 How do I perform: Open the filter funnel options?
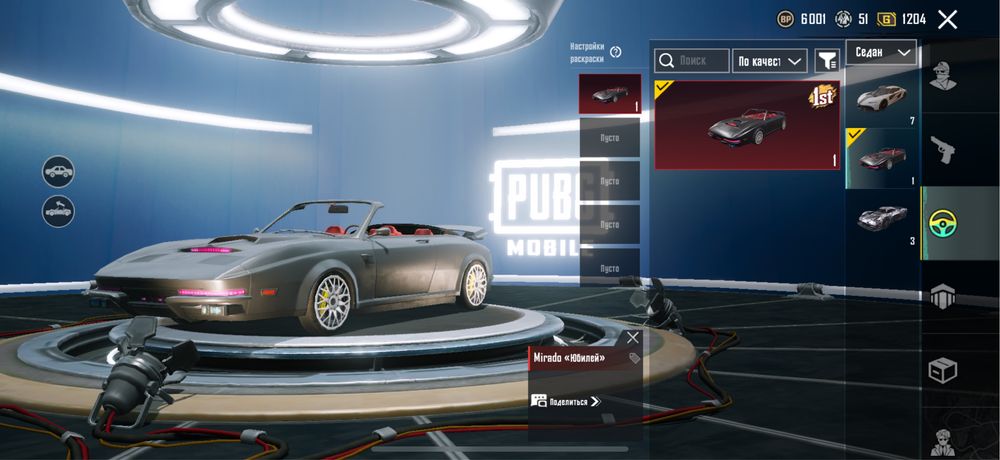click(827, 61)
